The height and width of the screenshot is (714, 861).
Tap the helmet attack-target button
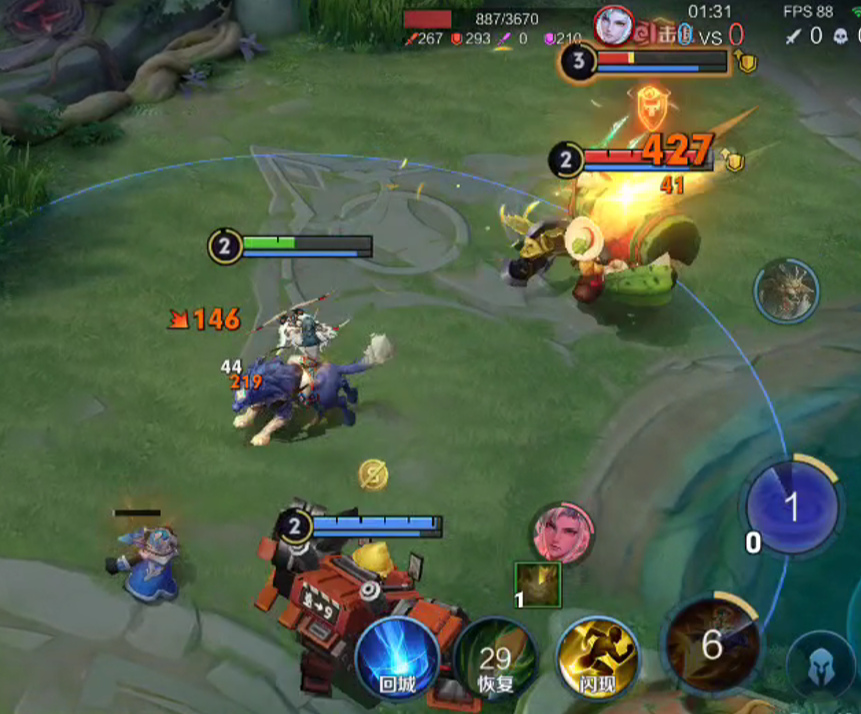[x=821, y=665]
